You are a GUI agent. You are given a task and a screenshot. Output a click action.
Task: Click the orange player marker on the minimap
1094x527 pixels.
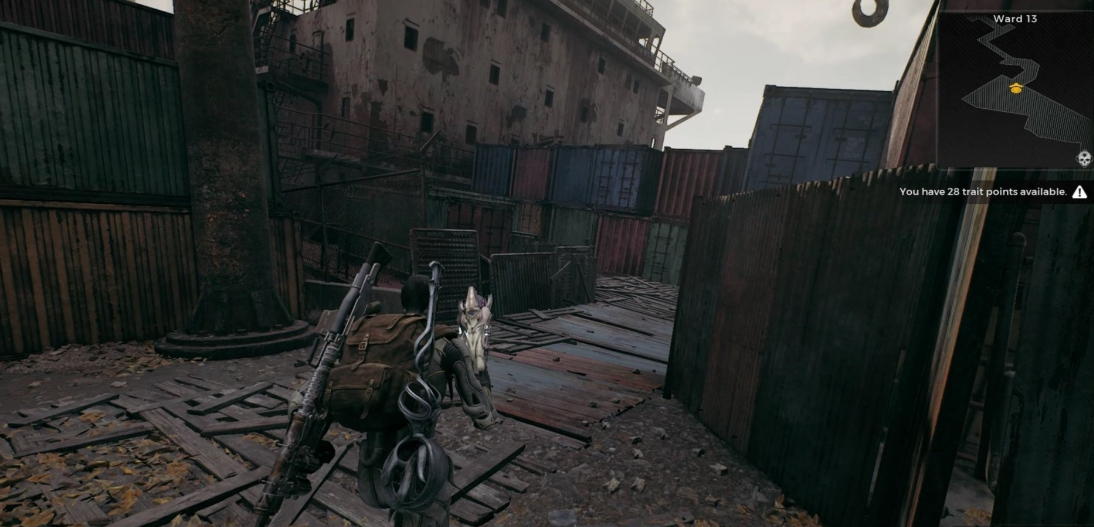(x=1016, y=89)
